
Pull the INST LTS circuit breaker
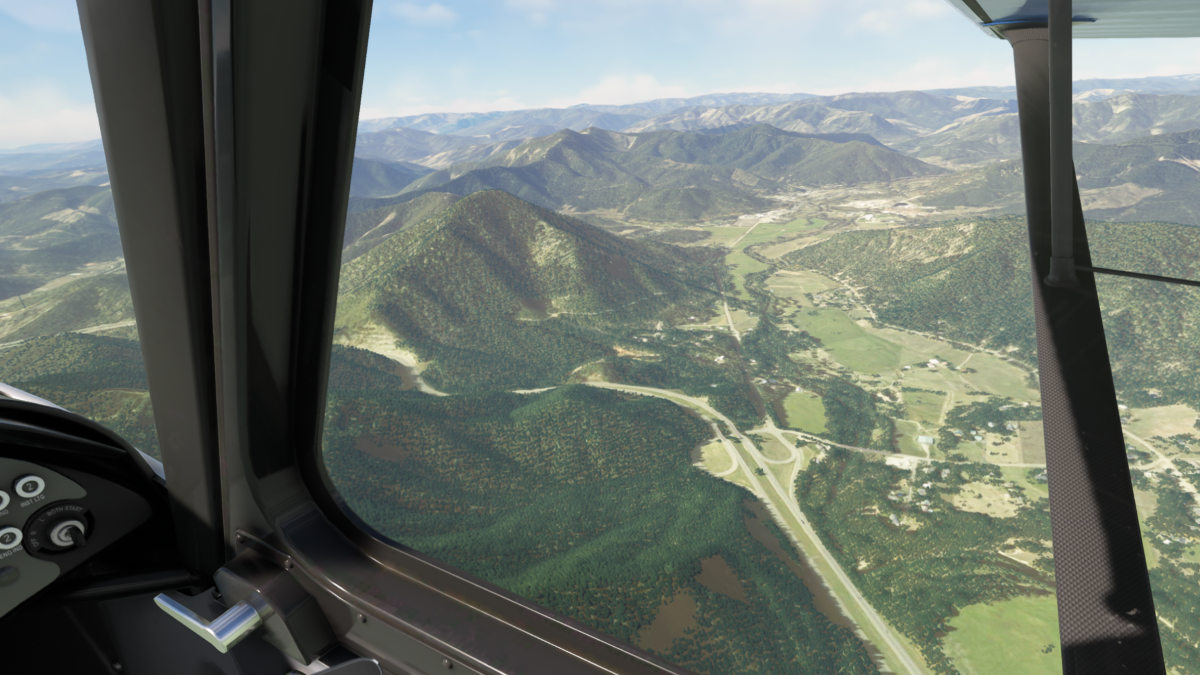pyautogui.click(x=29, y=486)
